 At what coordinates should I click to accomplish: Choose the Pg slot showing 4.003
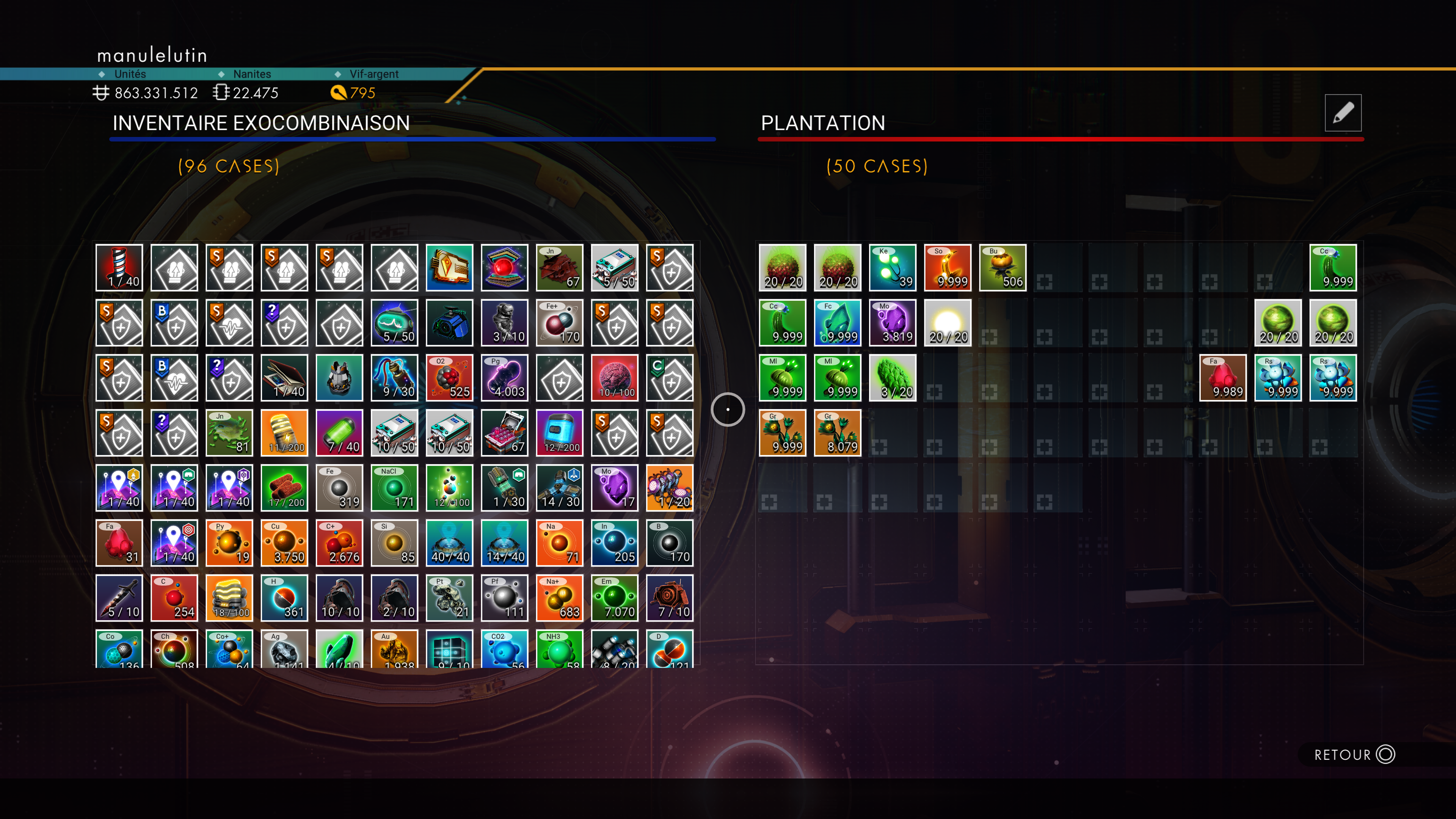tap(504, 378)
